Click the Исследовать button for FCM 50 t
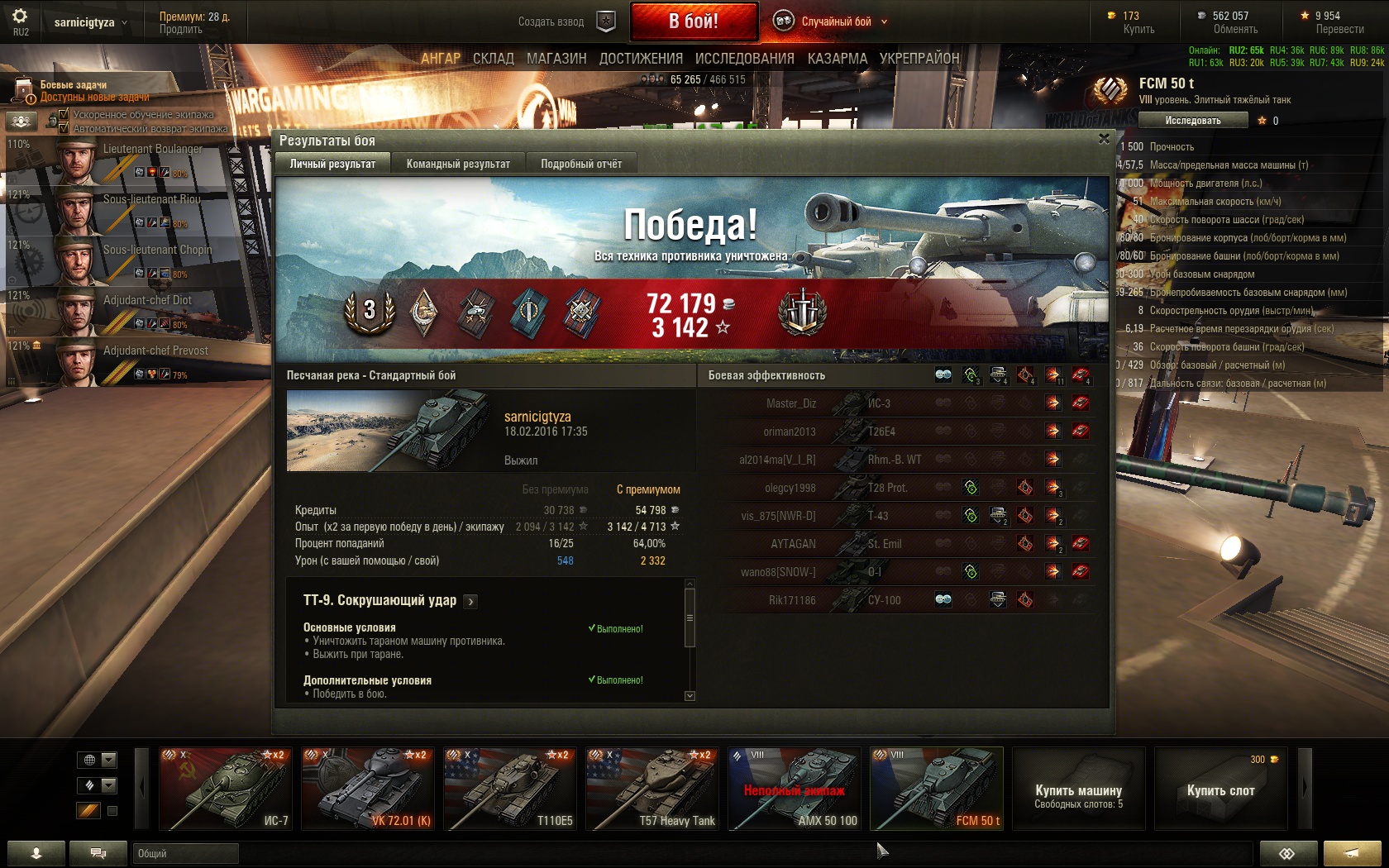 coord(1192,121)
